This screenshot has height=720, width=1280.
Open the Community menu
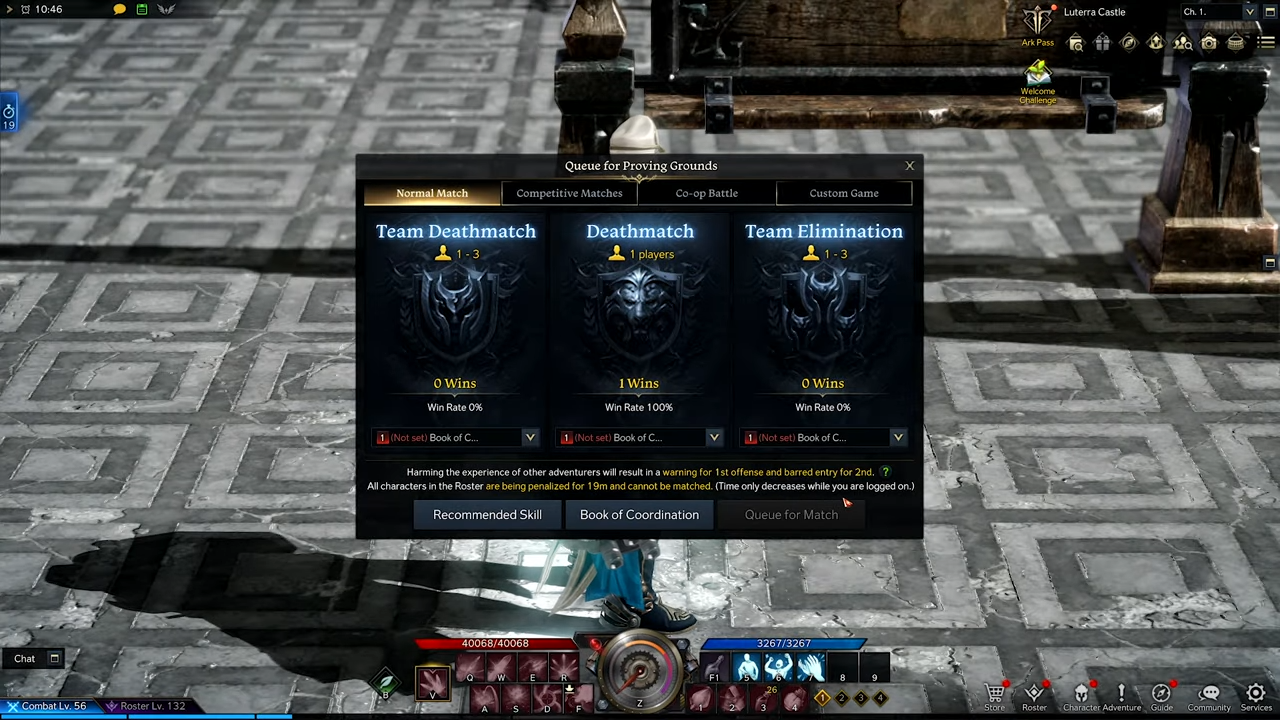[x=1209, y=695]
